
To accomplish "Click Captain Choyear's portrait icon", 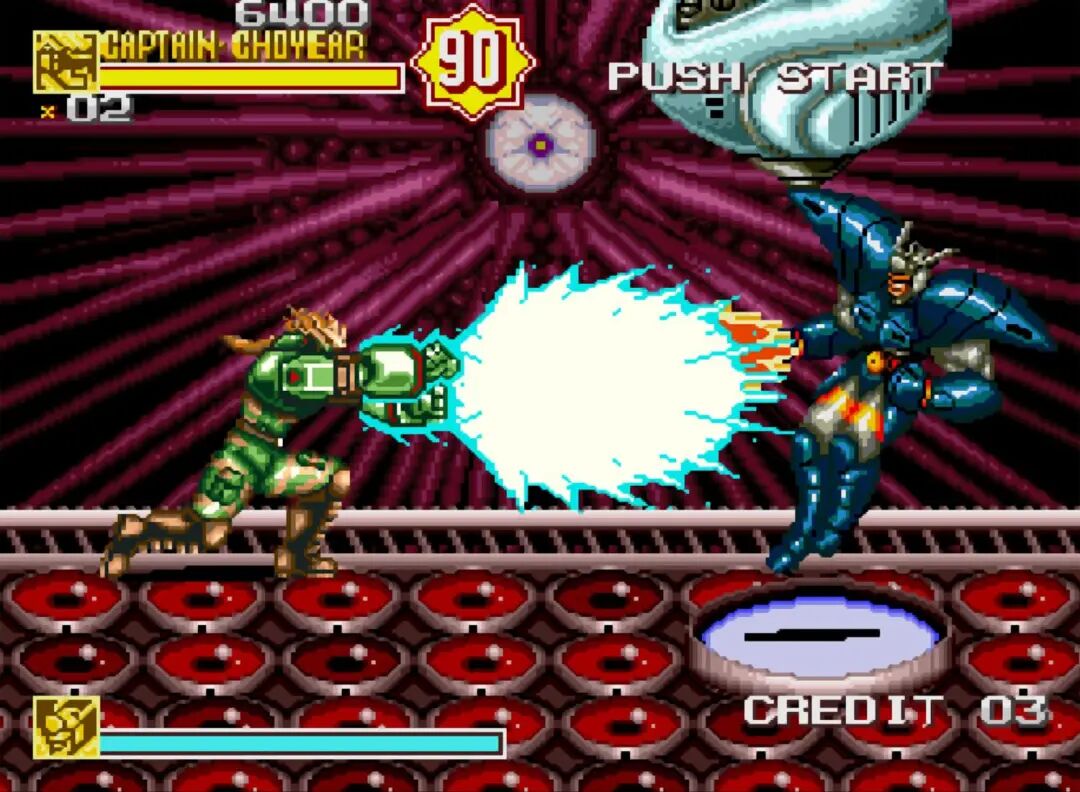I will 65,62.
